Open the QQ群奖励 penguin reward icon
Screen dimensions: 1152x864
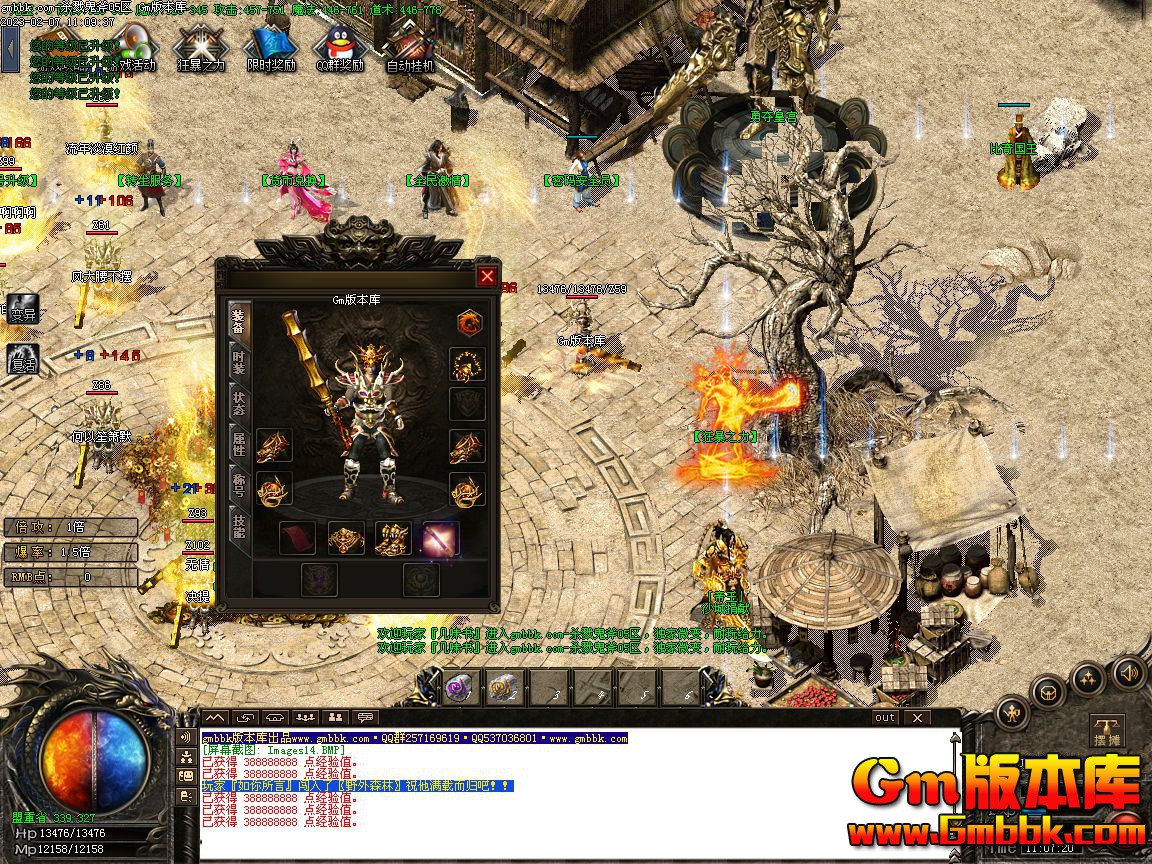tap(339, 46)
